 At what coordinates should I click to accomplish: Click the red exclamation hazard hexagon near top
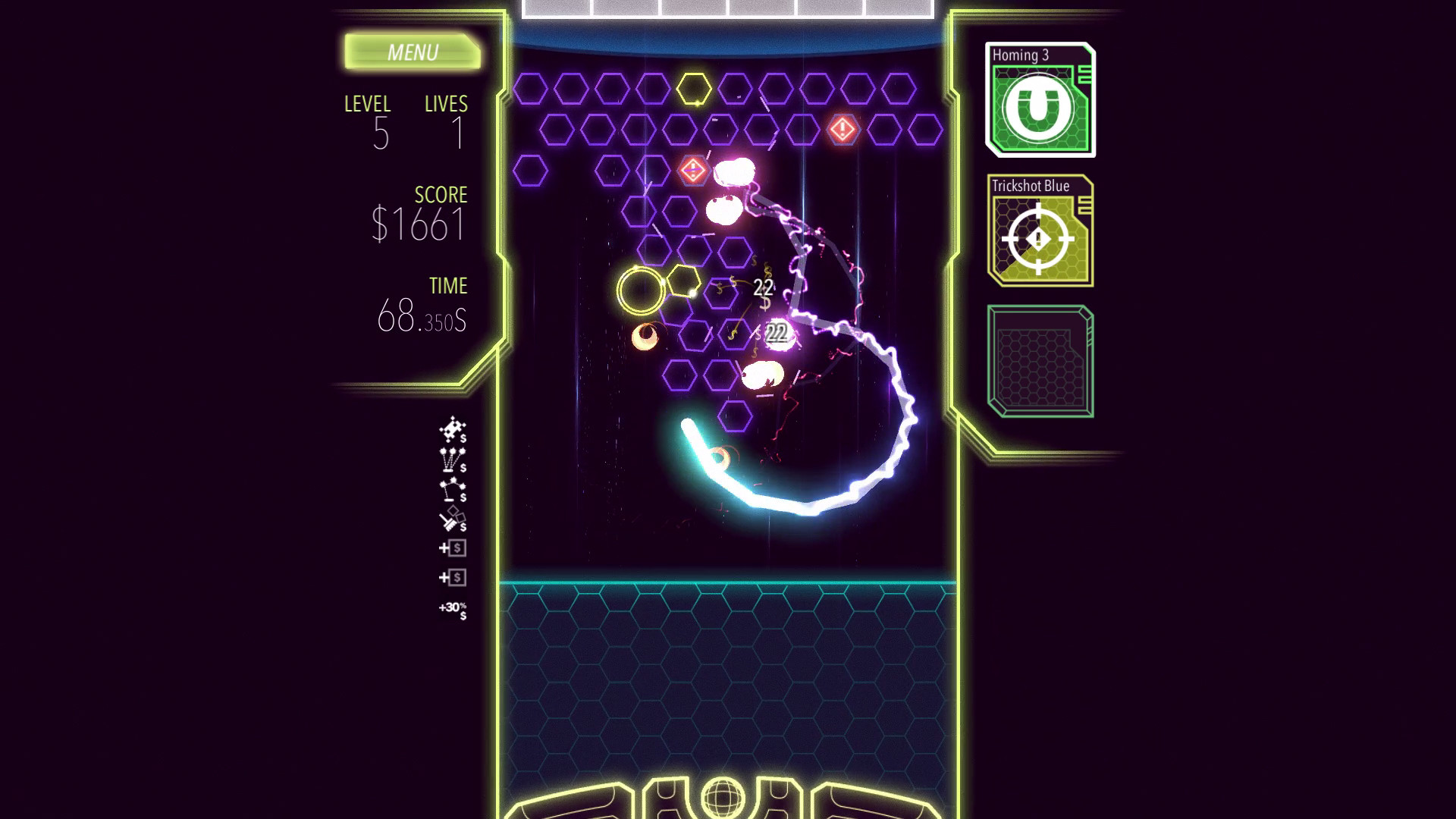(841, 129)
